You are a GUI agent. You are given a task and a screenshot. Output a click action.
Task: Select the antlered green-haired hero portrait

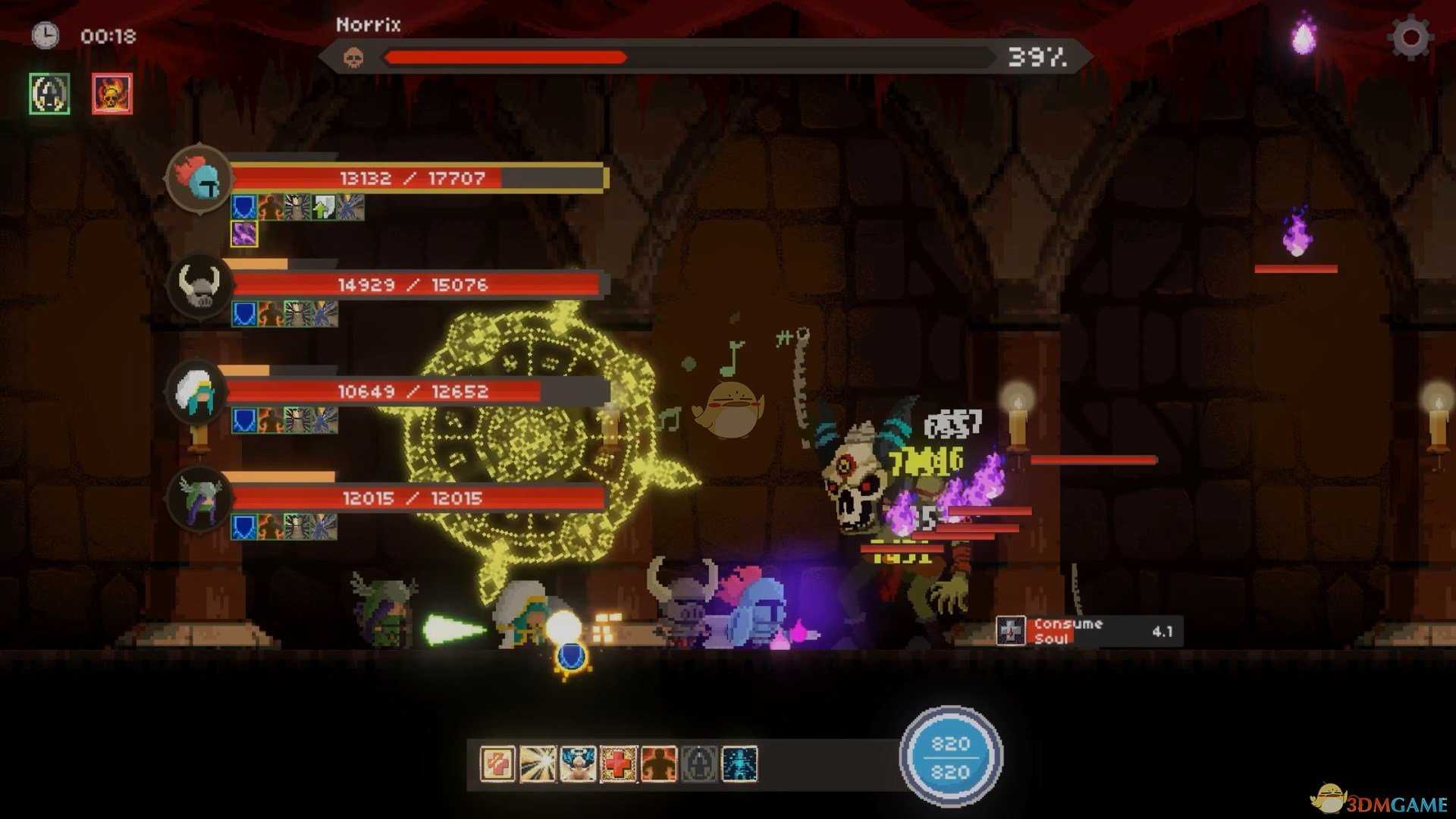tap(199, 499)
